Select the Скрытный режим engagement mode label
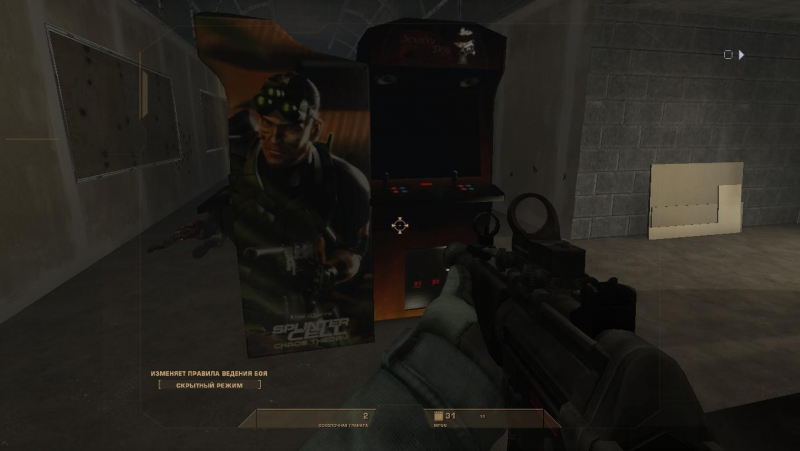Image resolution: width=800 pixels, height=451 pixels. click(205, 385)
